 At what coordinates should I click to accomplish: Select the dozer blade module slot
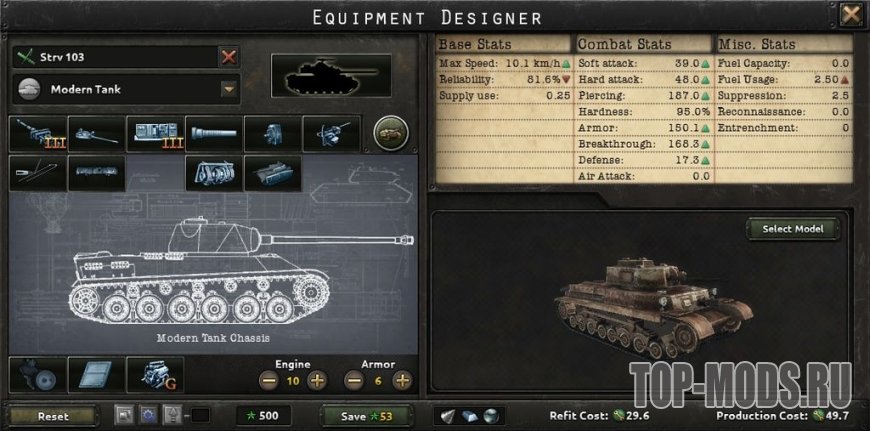213,172
